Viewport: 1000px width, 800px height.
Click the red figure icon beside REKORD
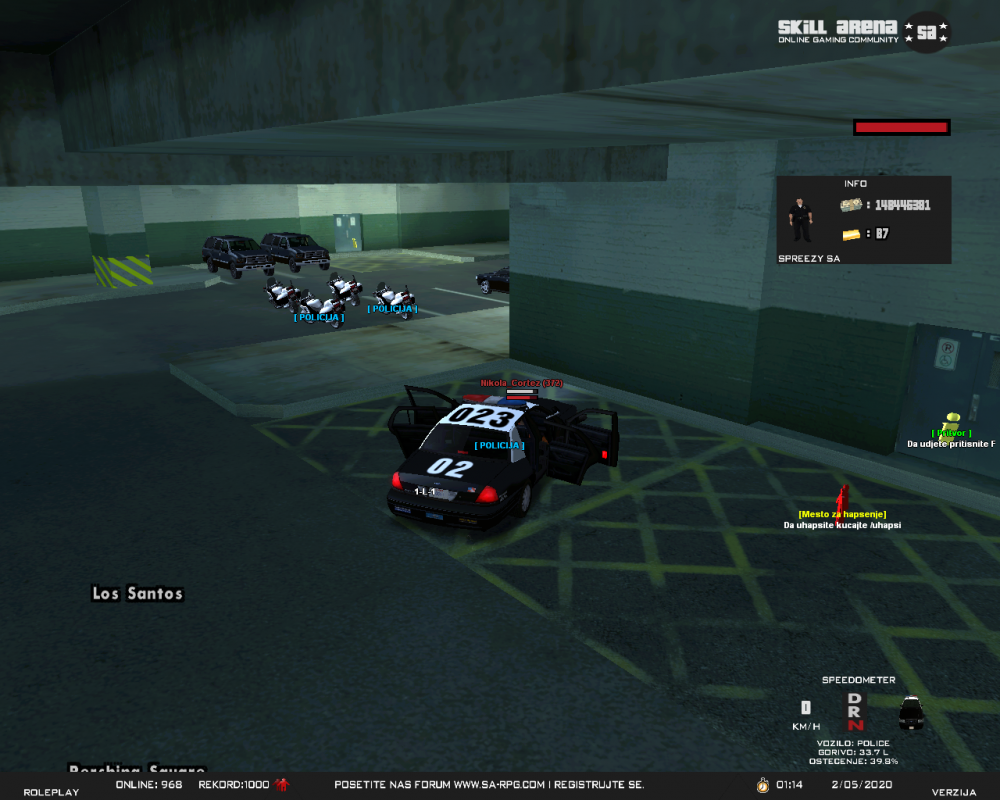tap(282, 785)
